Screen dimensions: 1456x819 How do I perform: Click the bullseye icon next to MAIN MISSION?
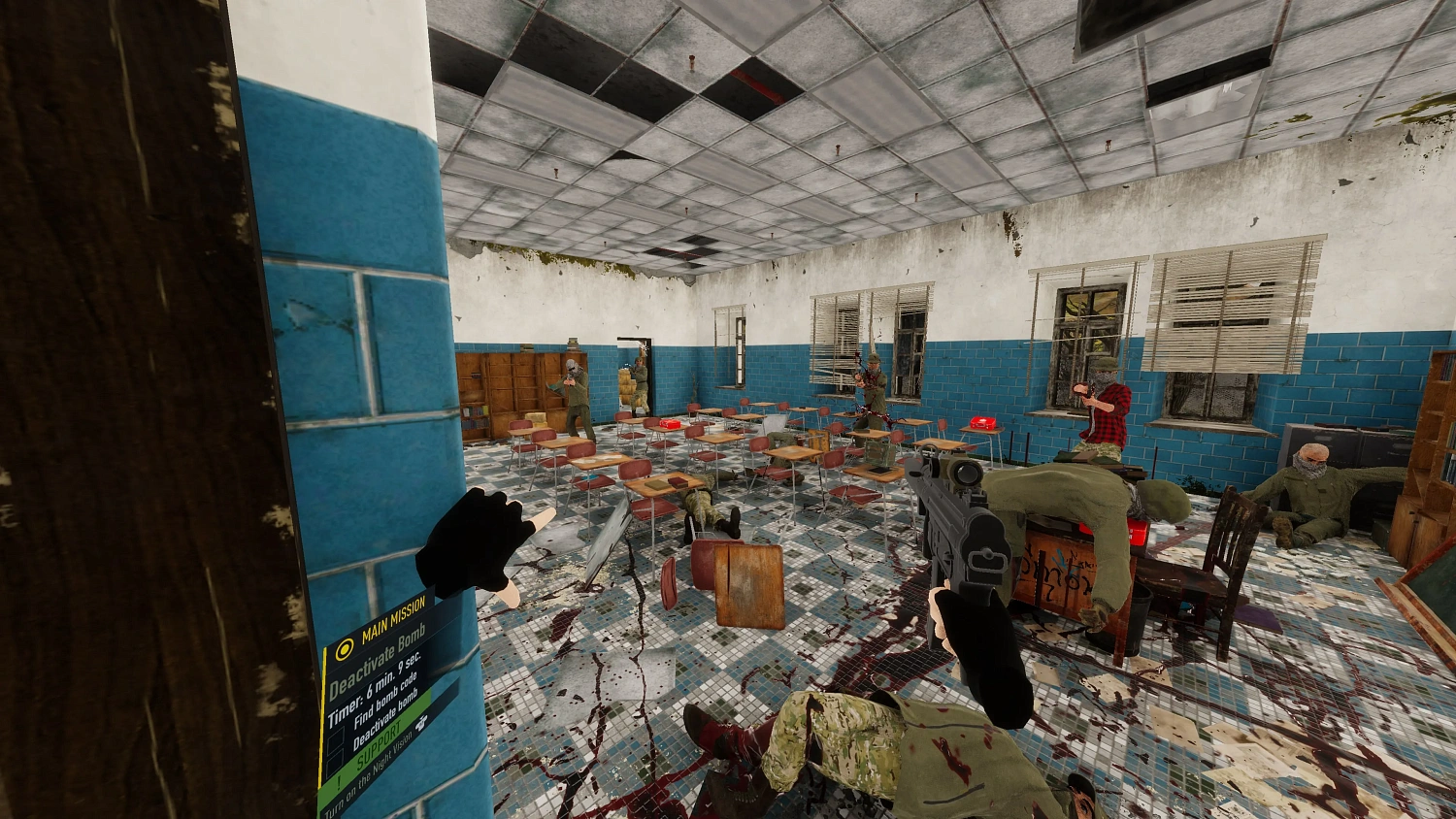[344, 650]
